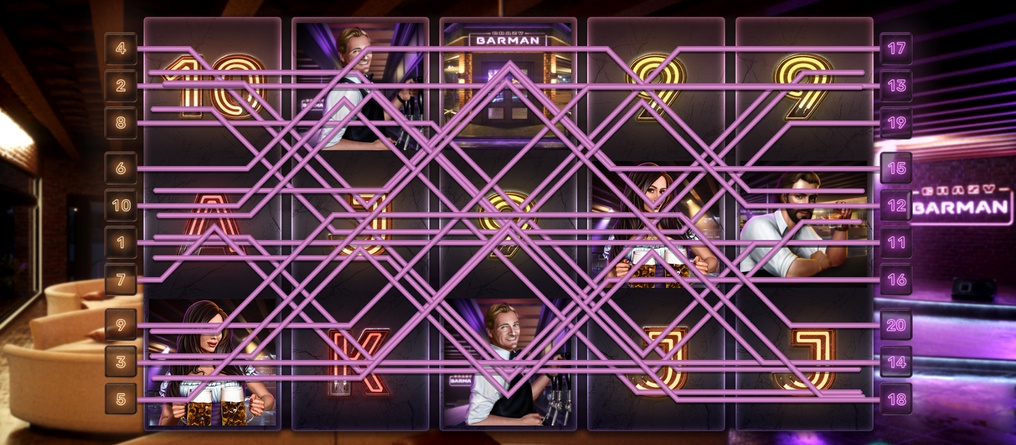1016x445 pixels.
Task: Click the payline 12 marker
Action: click(896, 206)
